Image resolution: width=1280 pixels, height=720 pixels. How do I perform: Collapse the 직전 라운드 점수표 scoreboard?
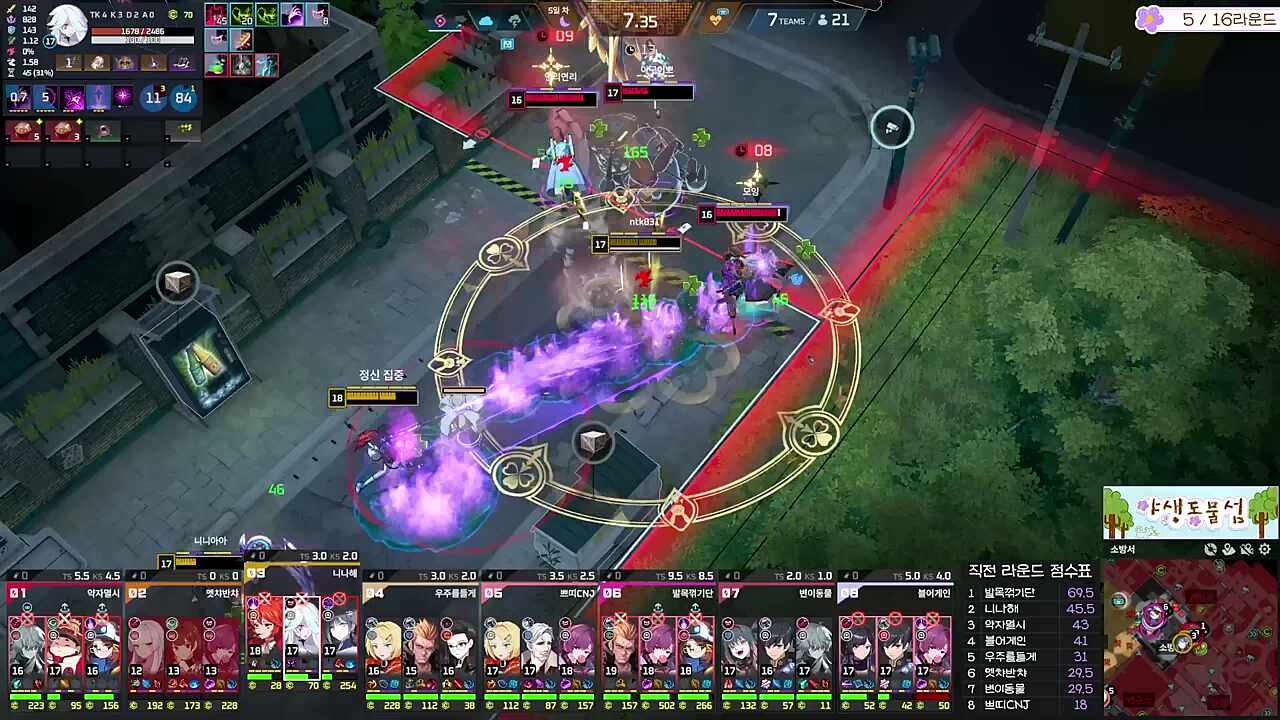coord(1030,570)
